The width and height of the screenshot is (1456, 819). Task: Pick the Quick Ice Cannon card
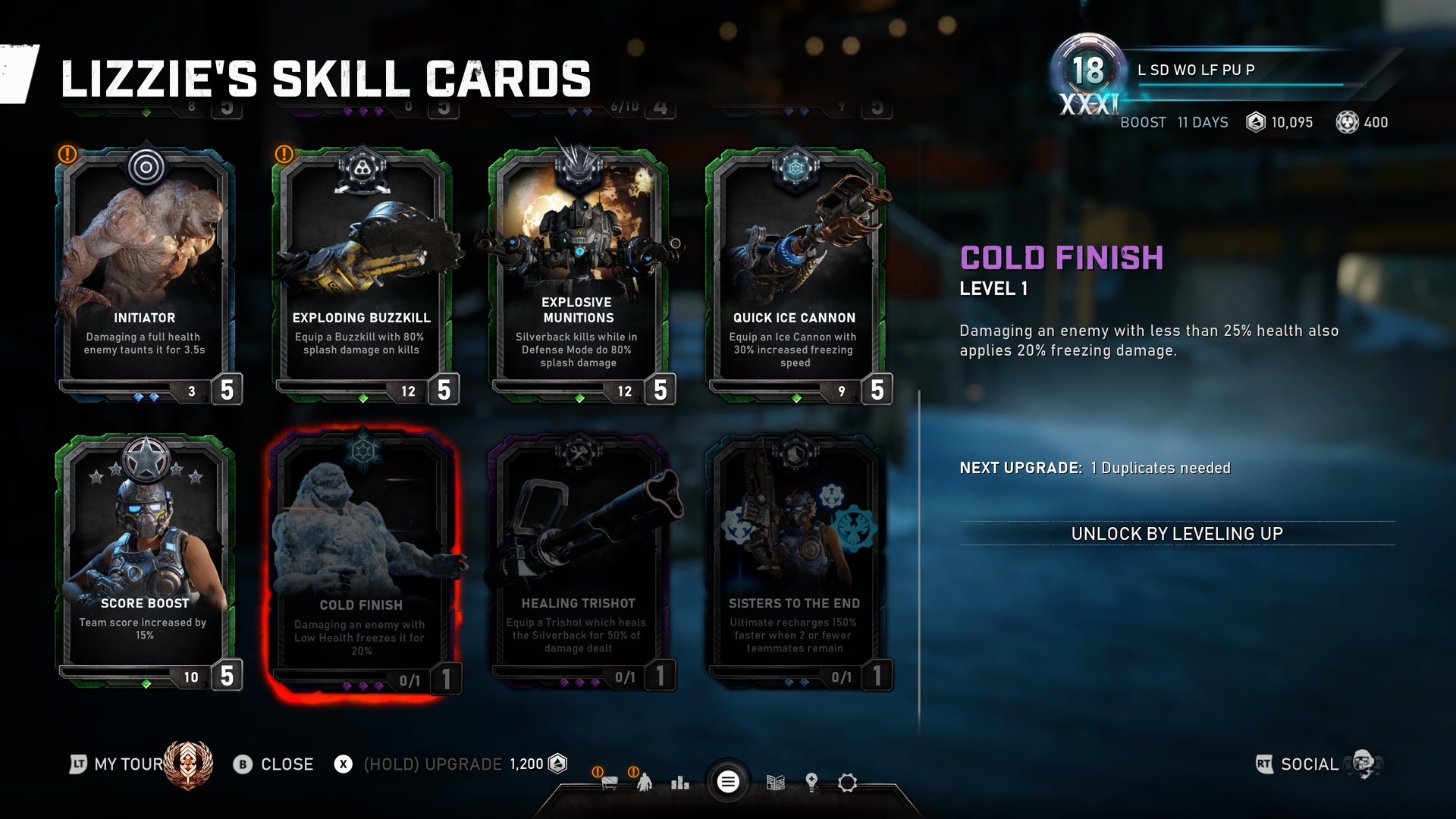(x=795, y=273)
